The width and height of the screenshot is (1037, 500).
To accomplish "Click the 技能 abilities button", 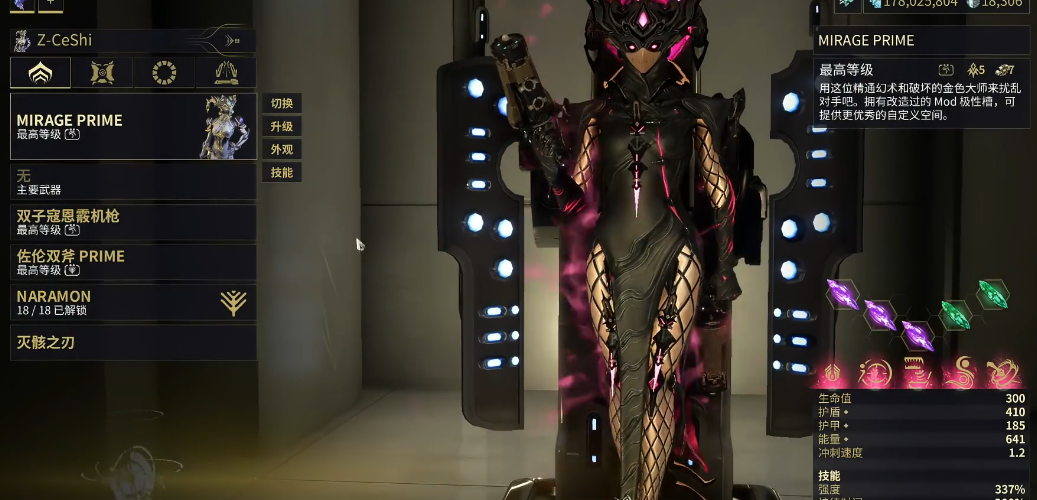I will pos(282,173).
